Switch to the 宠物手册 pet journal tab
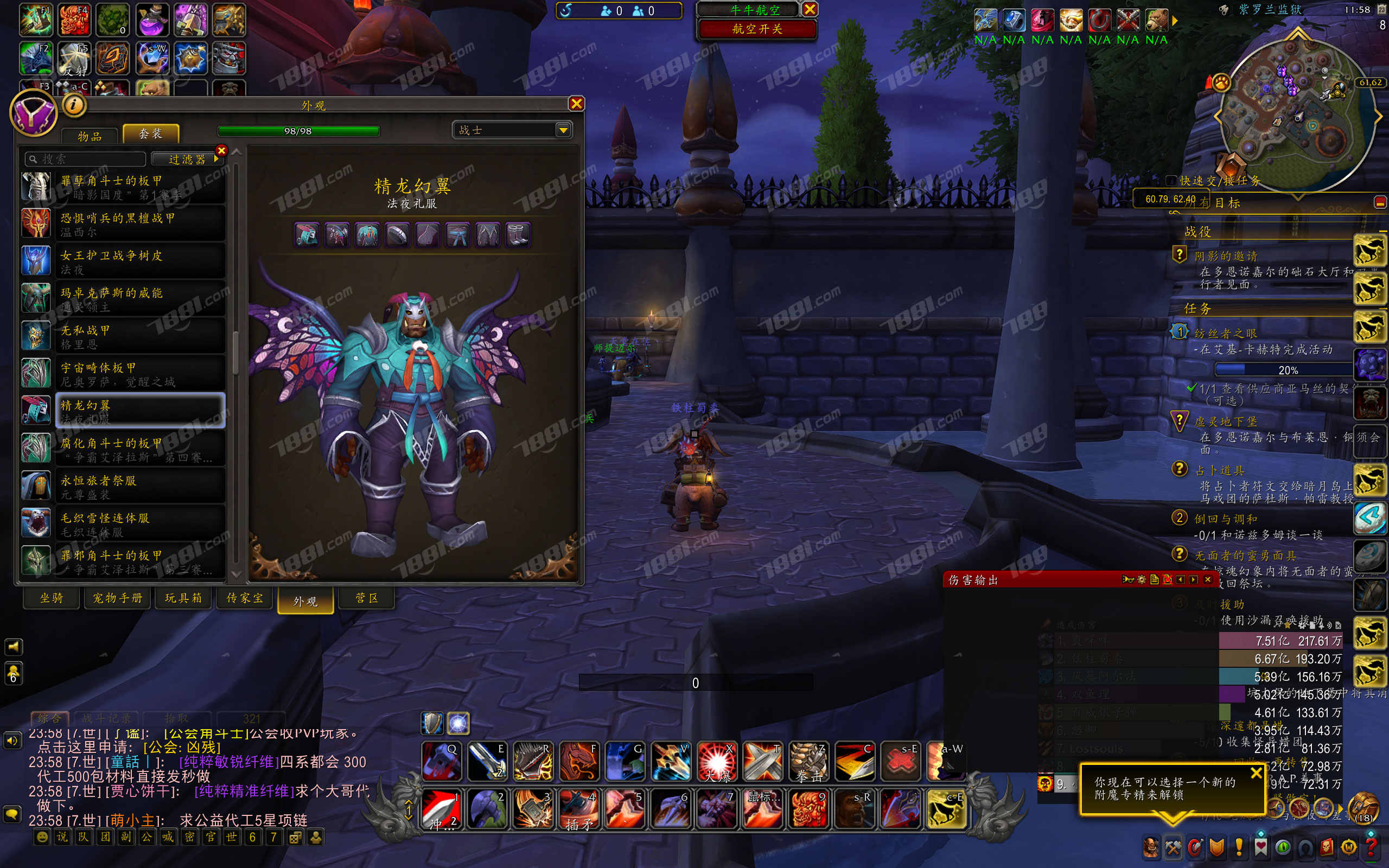The height and width of the screenshot is (868, 1389). (x=118, y=598)
